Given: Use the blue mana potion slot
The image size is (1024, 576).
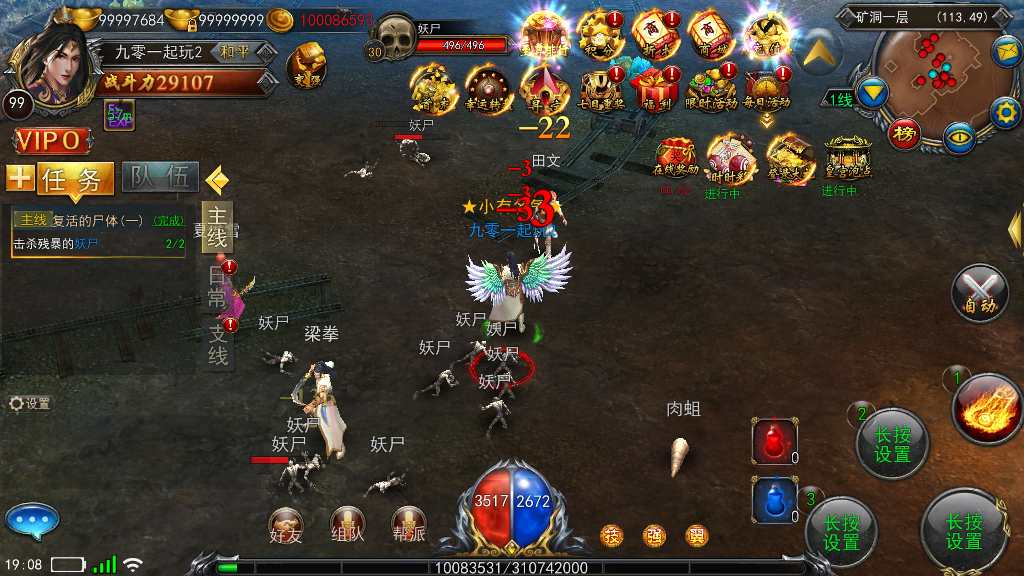Looking at the screenshot, I should point(775,499).
